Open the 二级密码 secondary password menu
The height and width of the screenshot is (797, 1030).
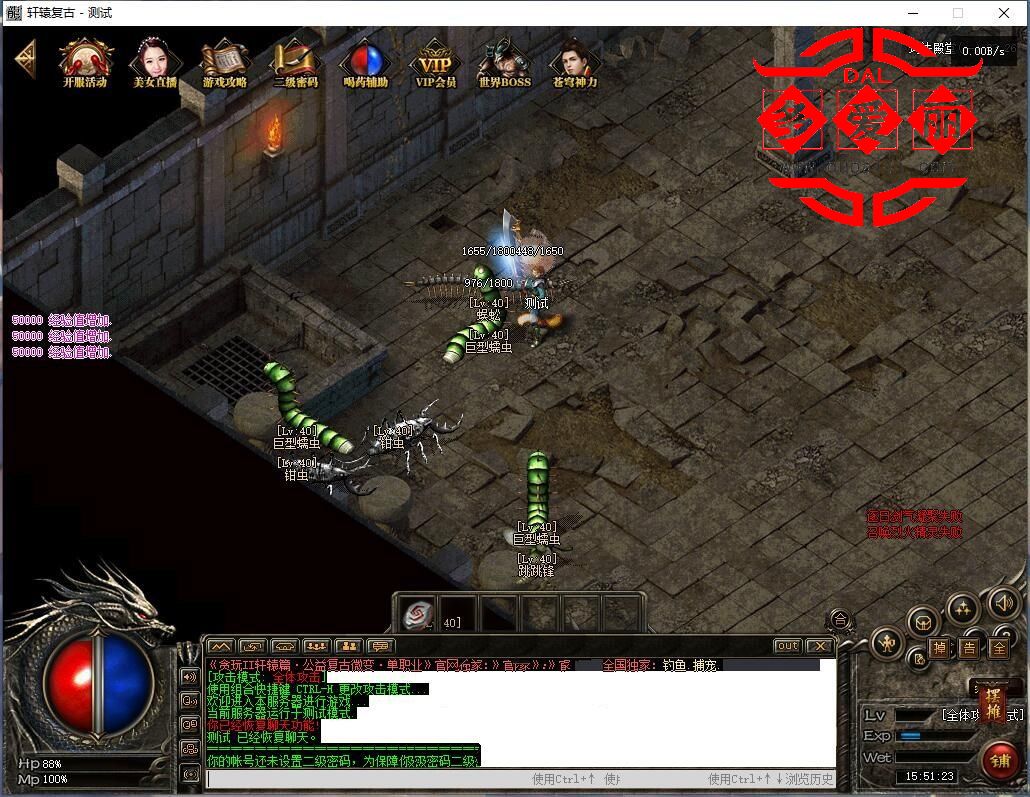click(295, 62)
